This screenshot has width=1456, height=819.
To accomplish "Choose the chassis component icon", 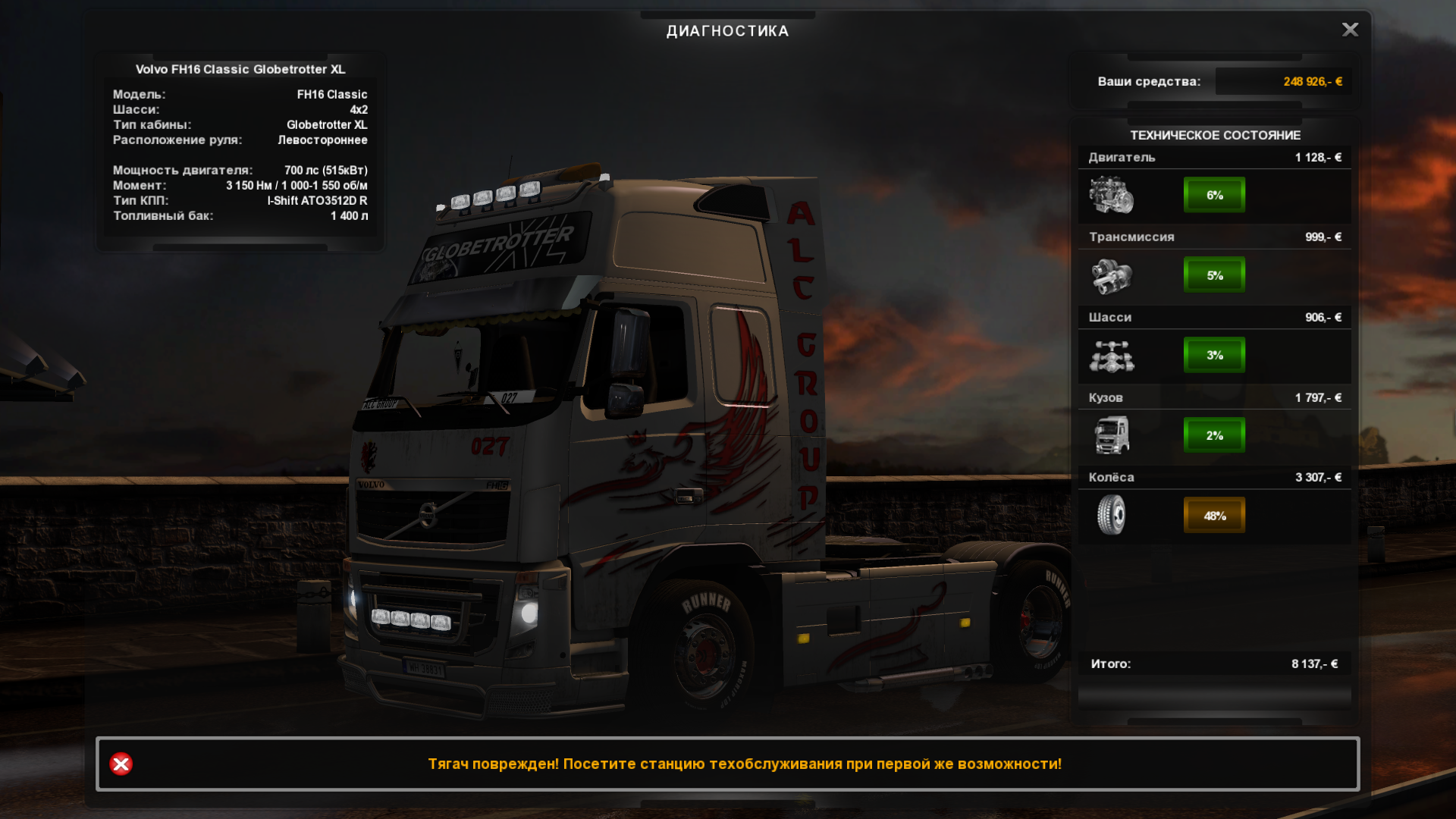I will (1111, 356).
